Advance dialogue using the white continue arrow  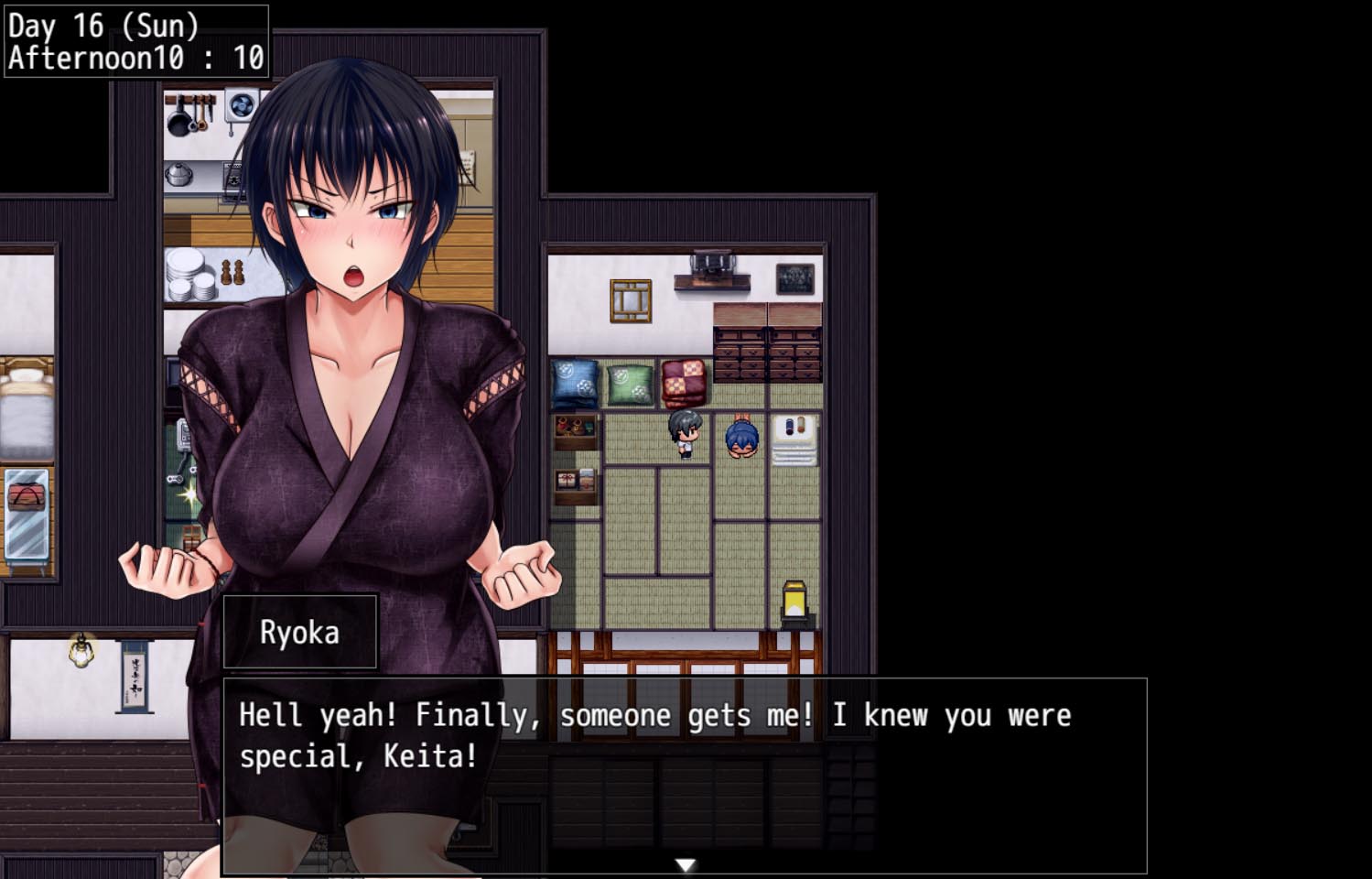(x=685, y=864)
